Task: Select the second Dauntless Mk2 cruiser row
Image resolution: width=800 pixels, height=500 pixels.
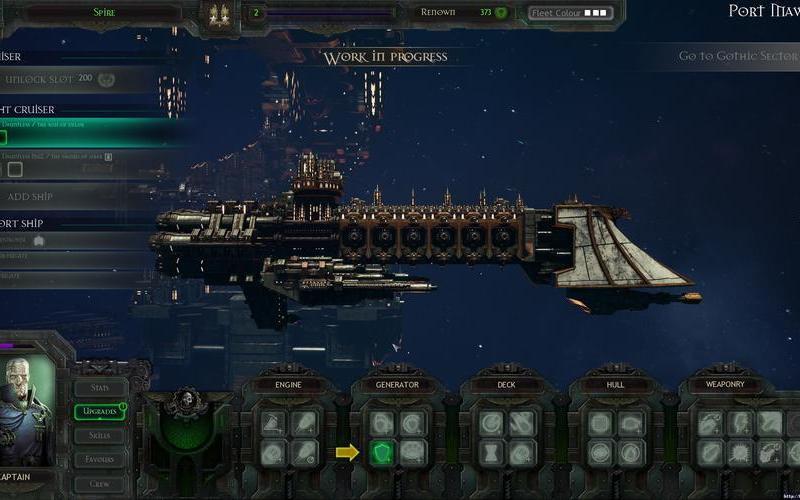Action: (80, 163)
